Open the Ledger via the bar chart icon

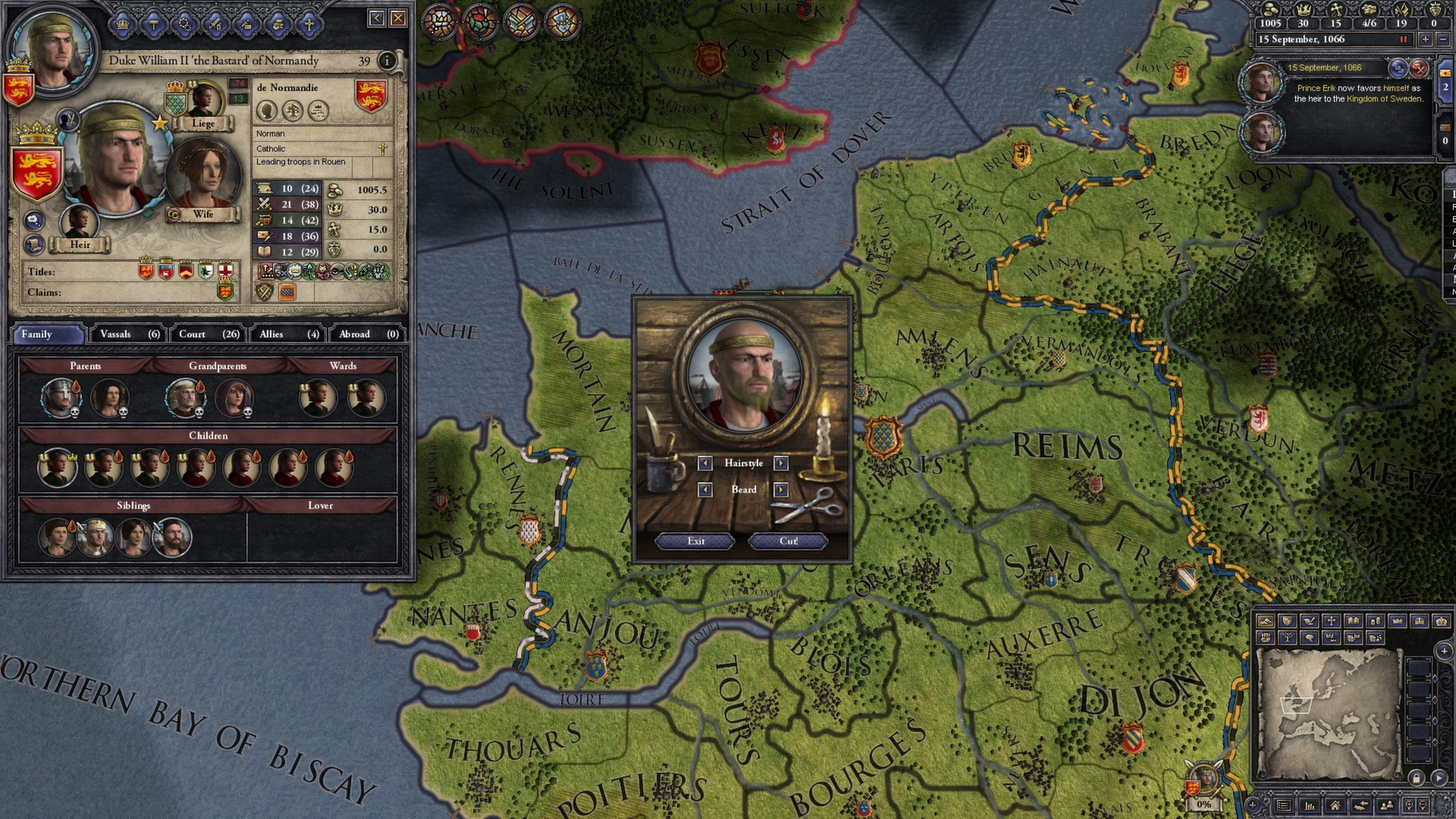[1310, 805]
